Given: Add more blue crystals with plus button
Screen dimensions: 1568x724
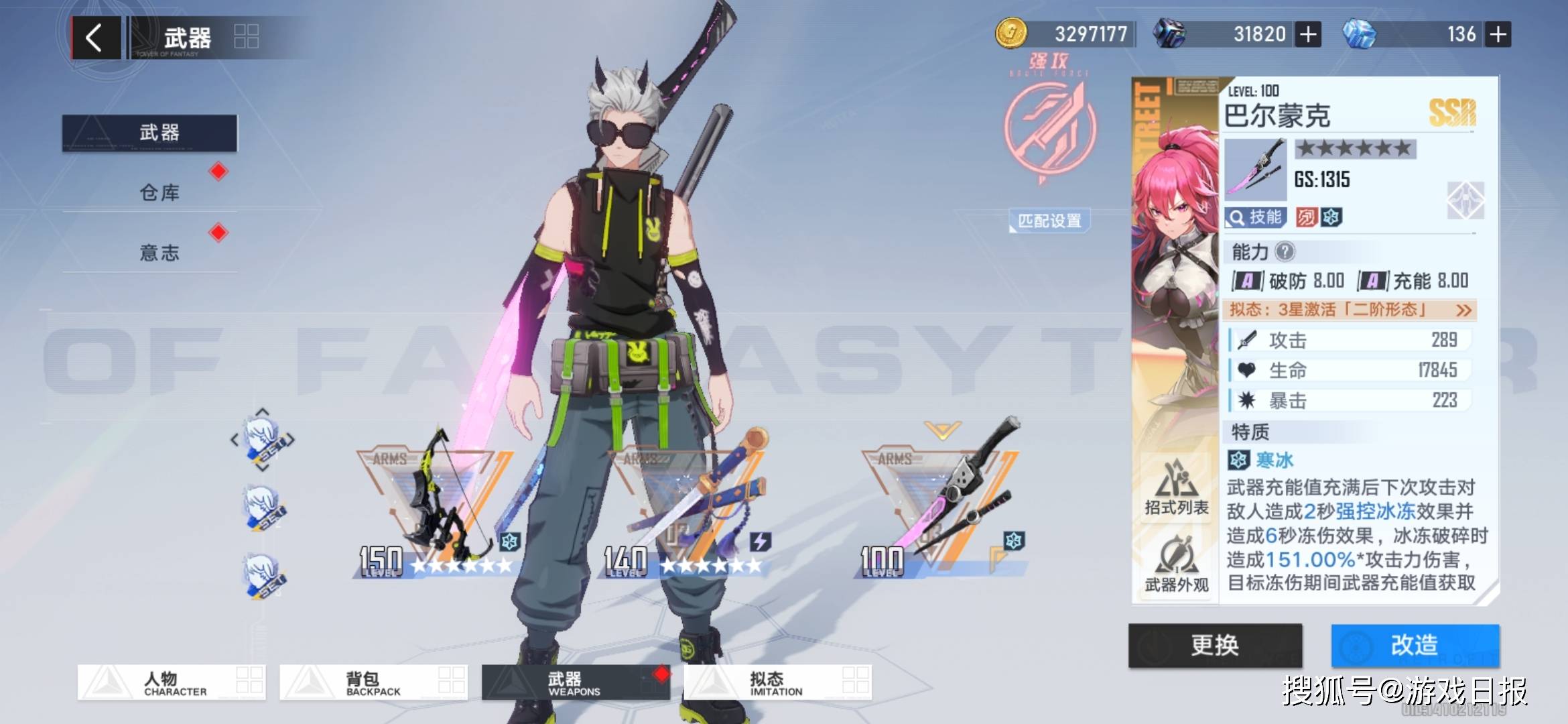Looking at the screenshot, I should point(1498,34).
